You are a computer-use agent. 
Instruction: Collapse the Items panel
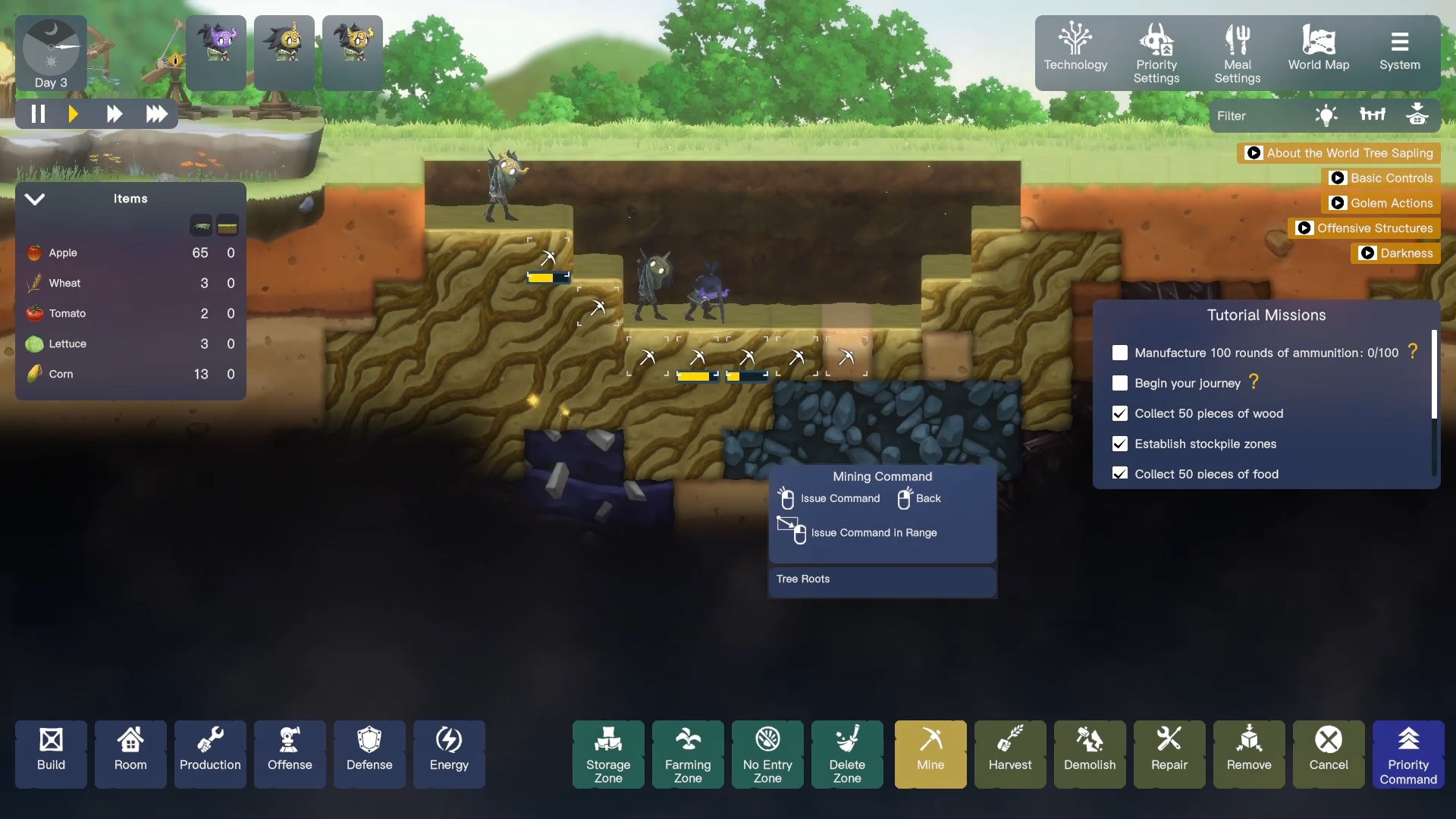coord(35,199)
